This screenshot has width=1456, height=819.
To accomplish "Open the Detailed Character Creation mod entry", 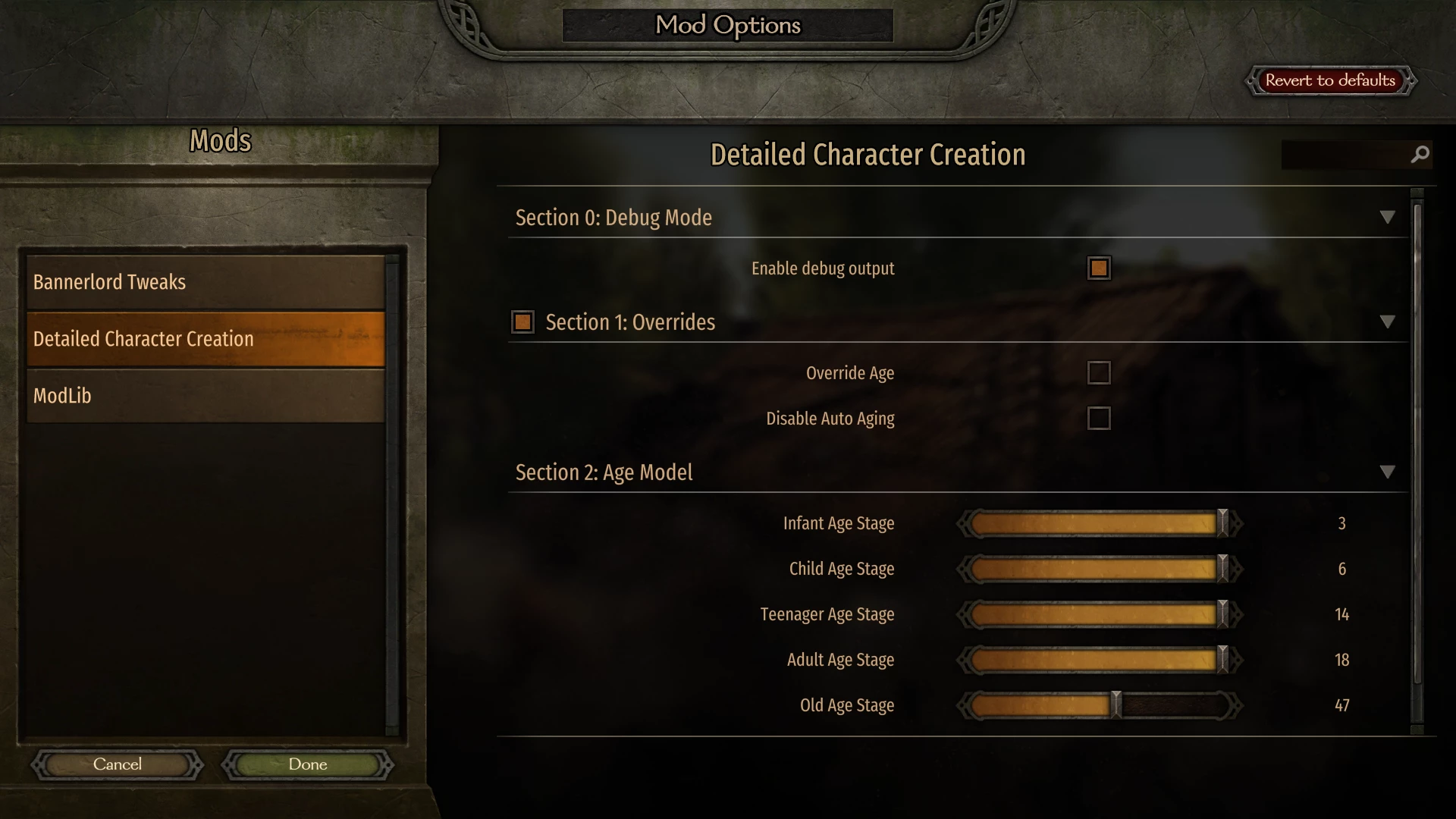I will pyautogui.click(x=205, y=339).
